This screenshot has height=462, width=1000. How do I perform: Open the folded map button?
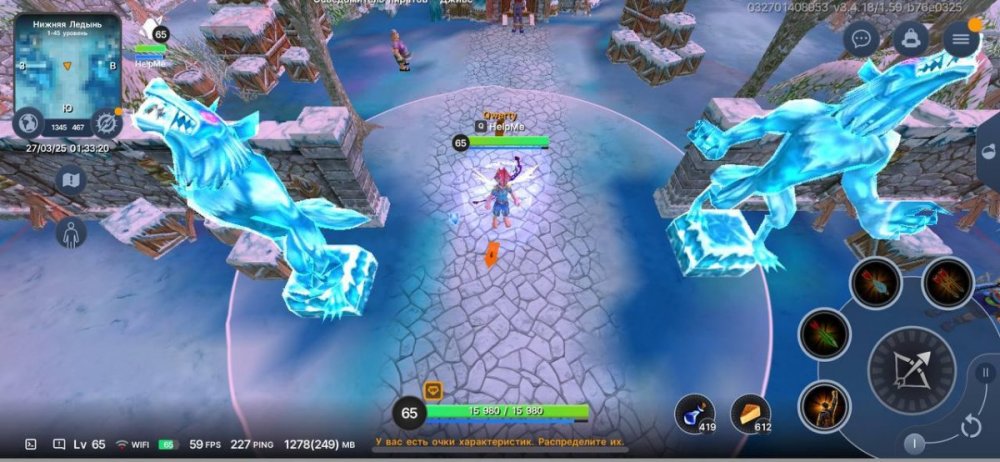(x=70, y=180)
